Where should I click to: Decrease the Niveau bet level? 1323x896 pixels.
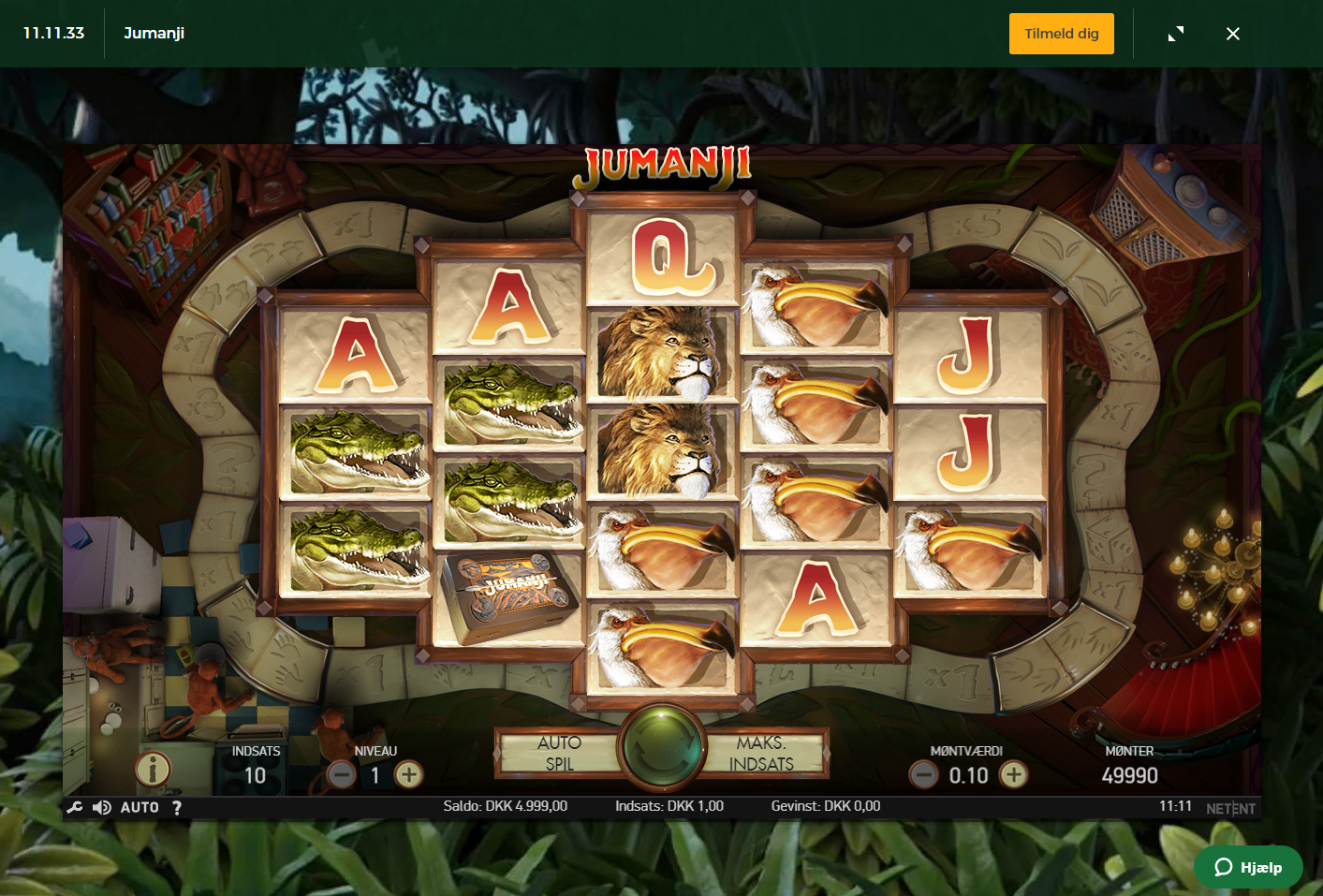click(342, 775)
